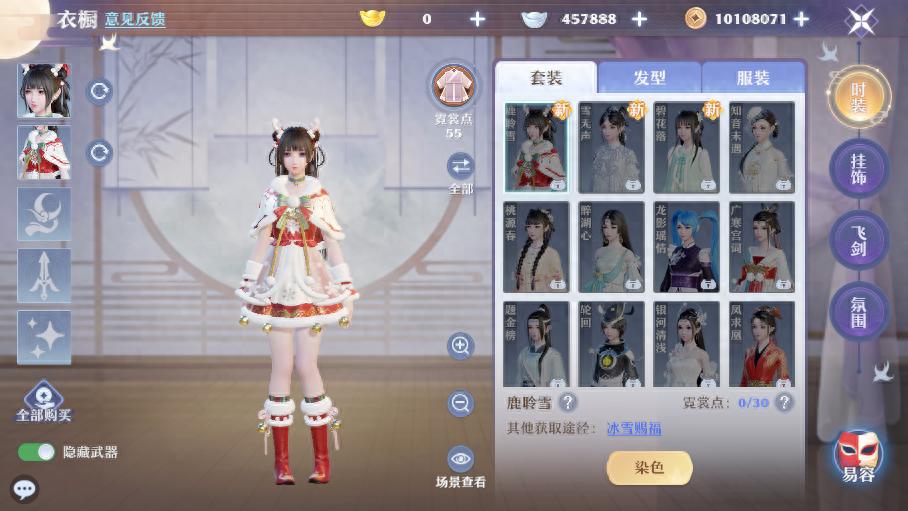Open the 易容 face-change mask button
This screenshot has height=511, width=908.
coord(858,457)
